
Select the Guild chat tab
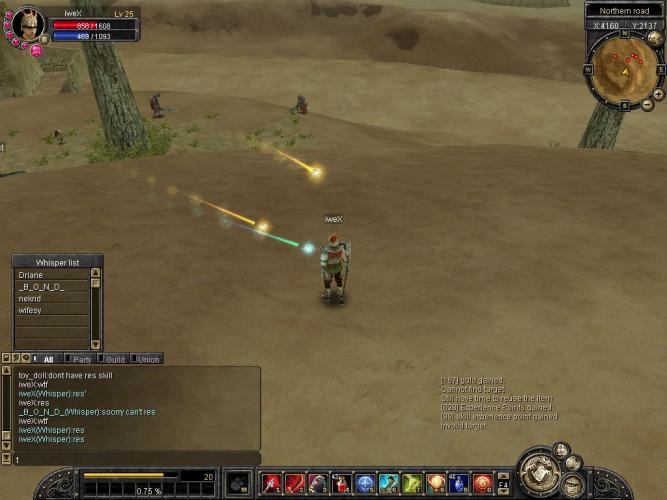115,359
